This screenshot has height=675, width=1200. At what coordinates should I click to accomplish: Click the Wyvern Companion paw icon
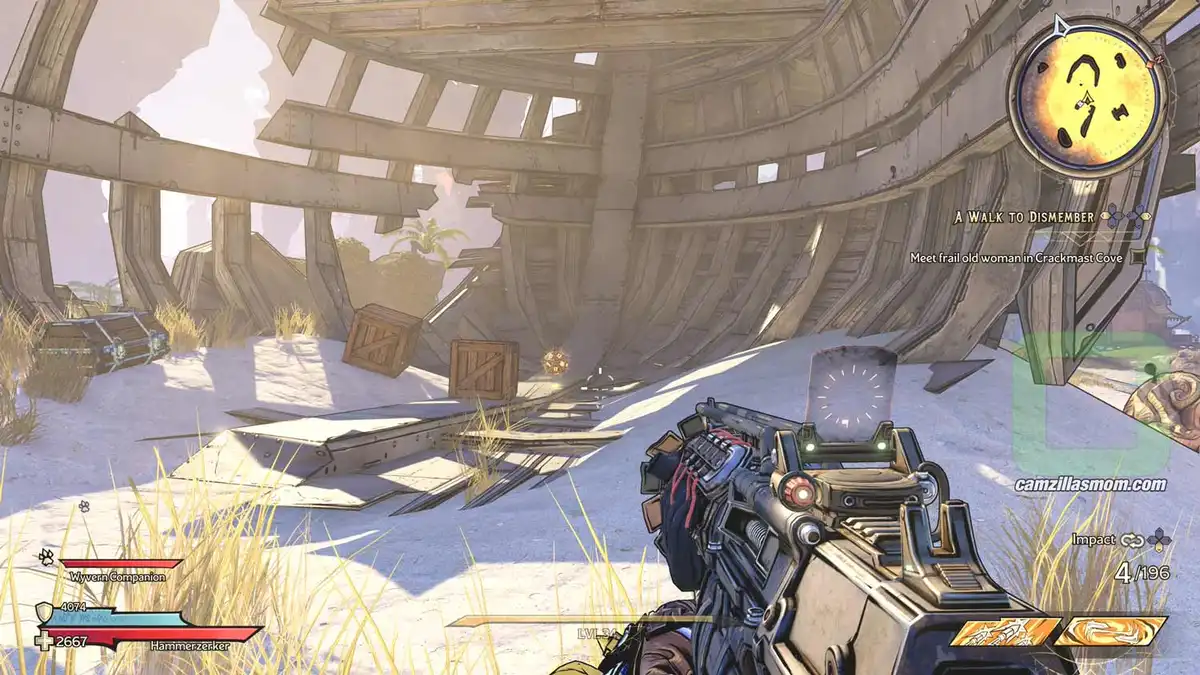click(x=46, y=556)
